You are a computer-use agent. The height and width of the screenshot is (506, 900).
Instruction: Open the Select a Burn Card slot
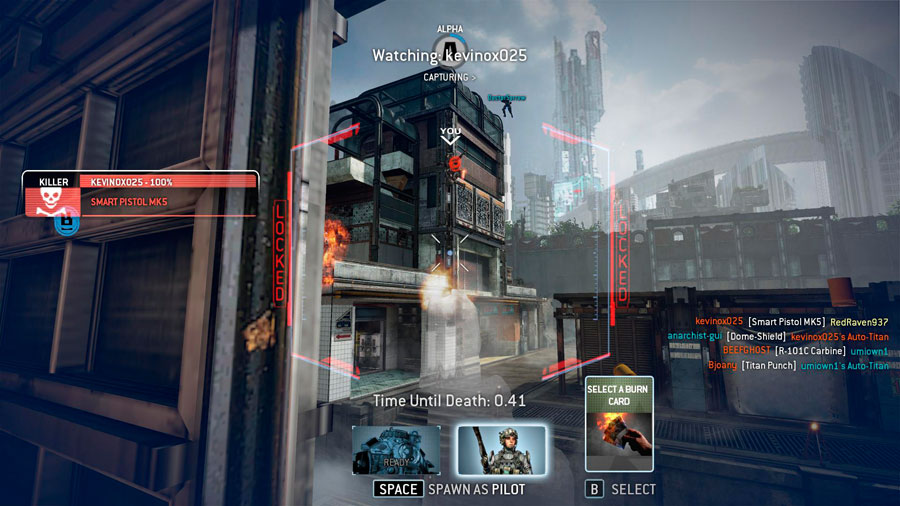click(x=619, y=424)
